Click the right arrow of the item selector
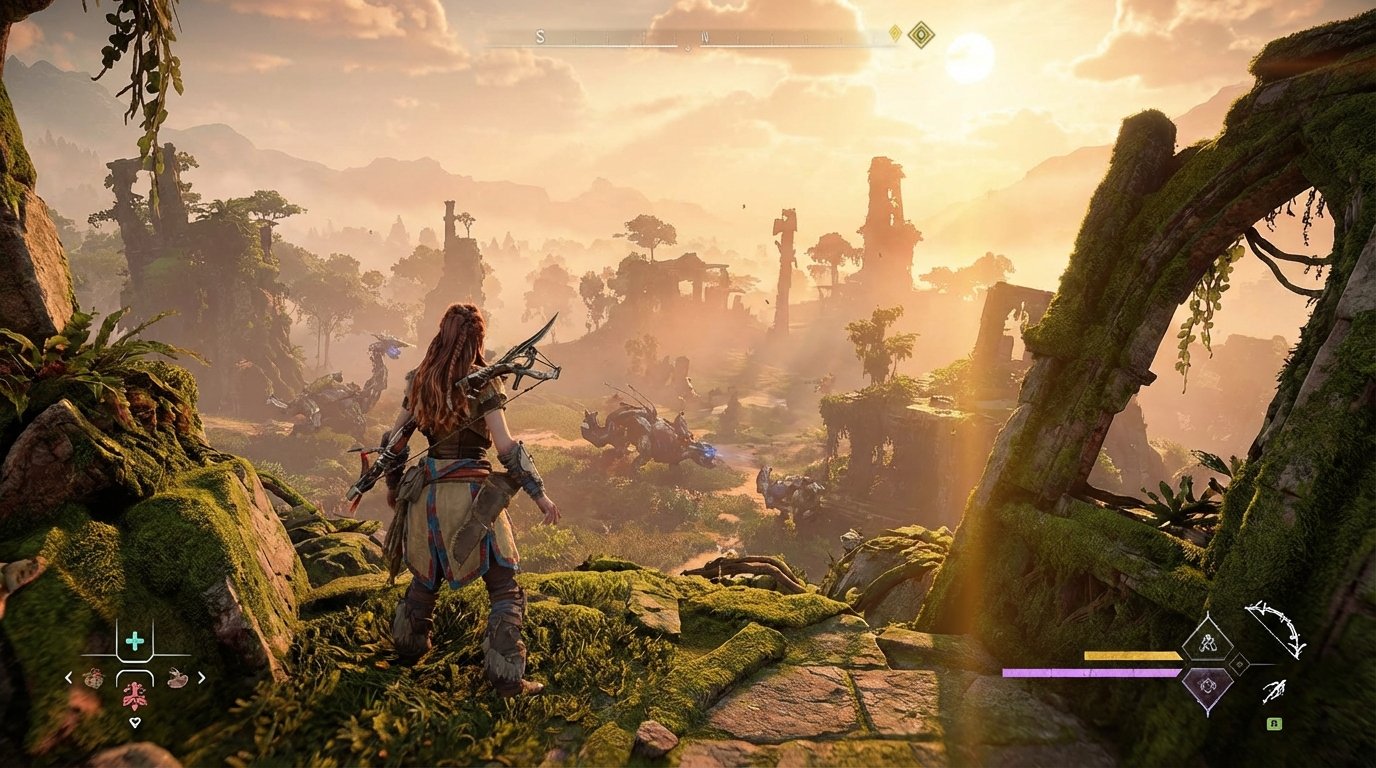This screenshot has width=1376, height=768. point(201,677)
